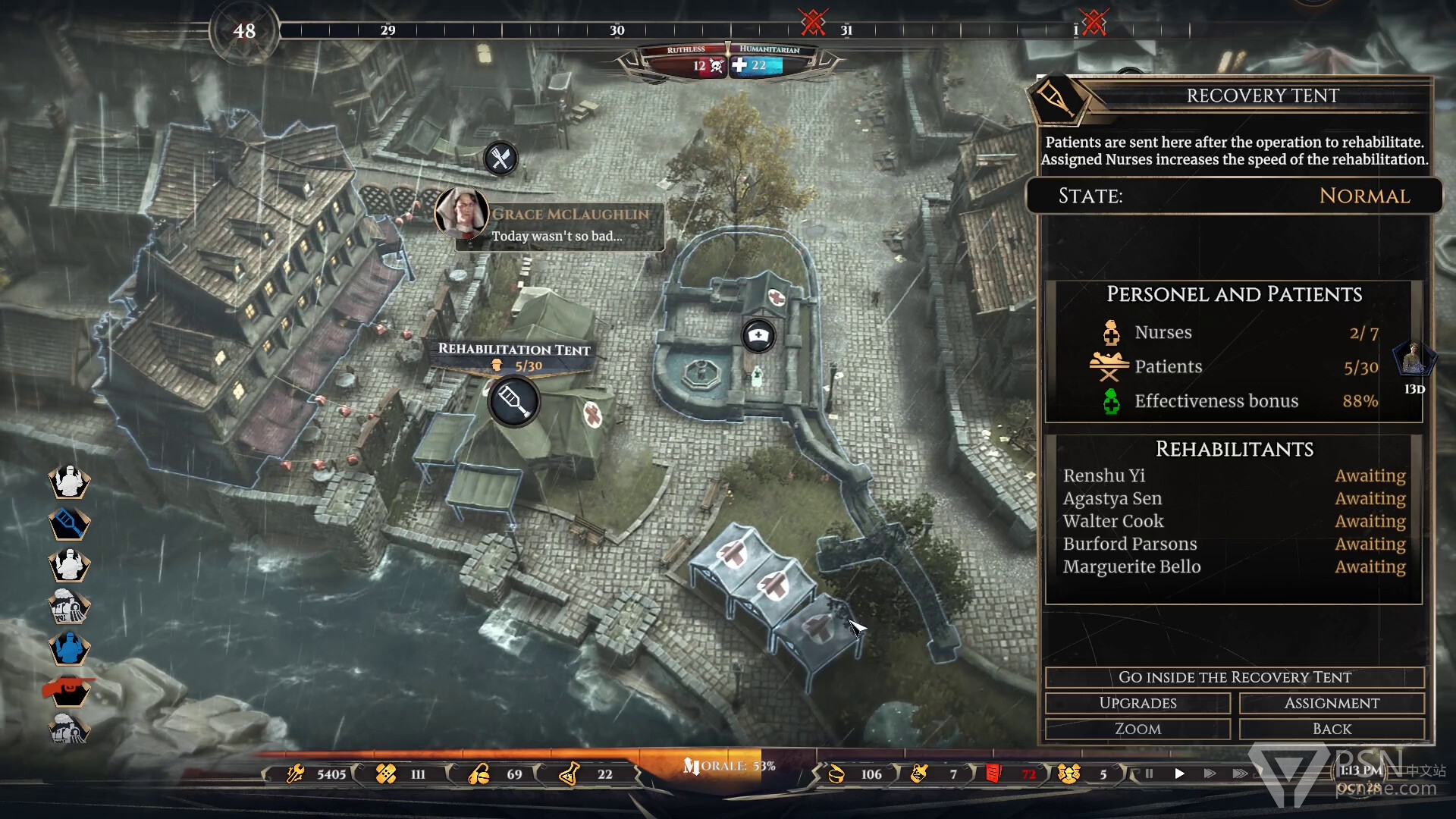The width and height of the screenshot is (1456, 819).
Task: Select rehabilitant Agastya Sen
Action: 1112,498
